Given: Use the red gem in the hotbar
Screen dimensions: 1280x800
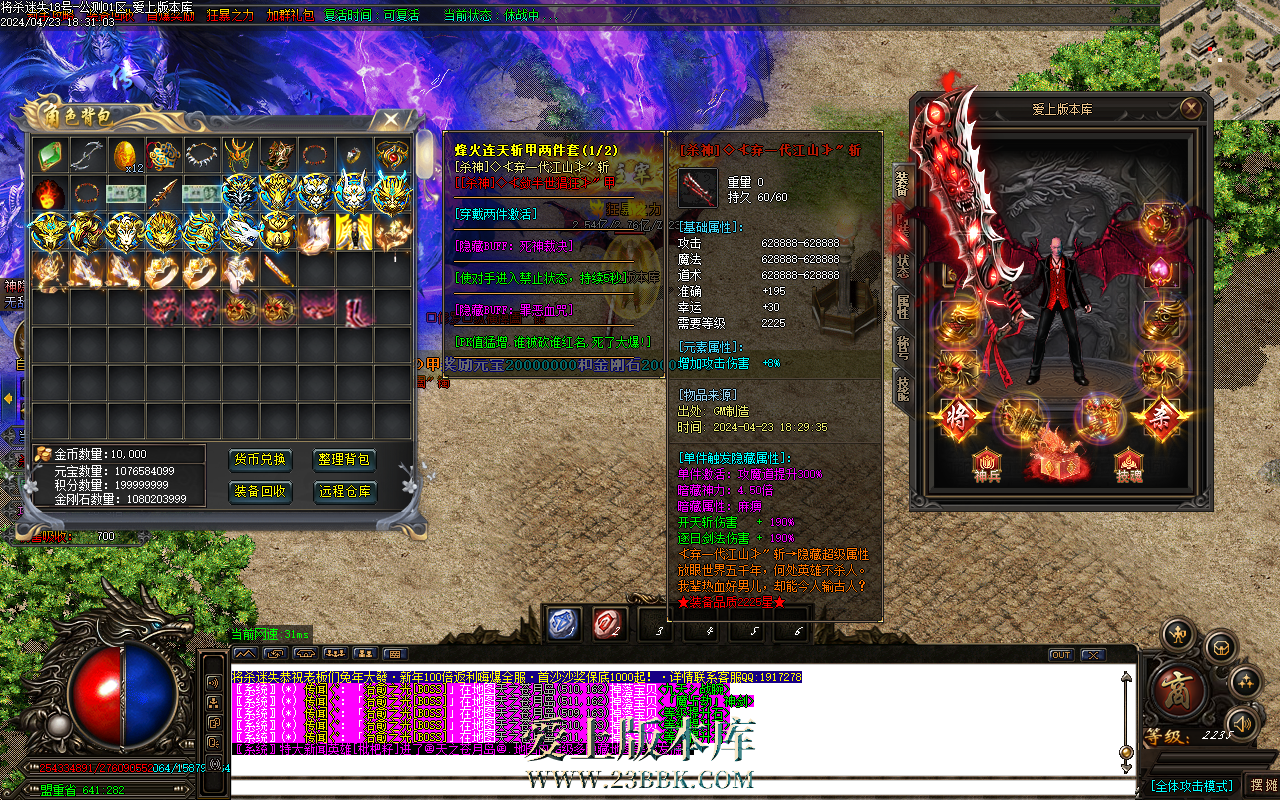Looking at the screenshot, I should click(x=608, y=623).
